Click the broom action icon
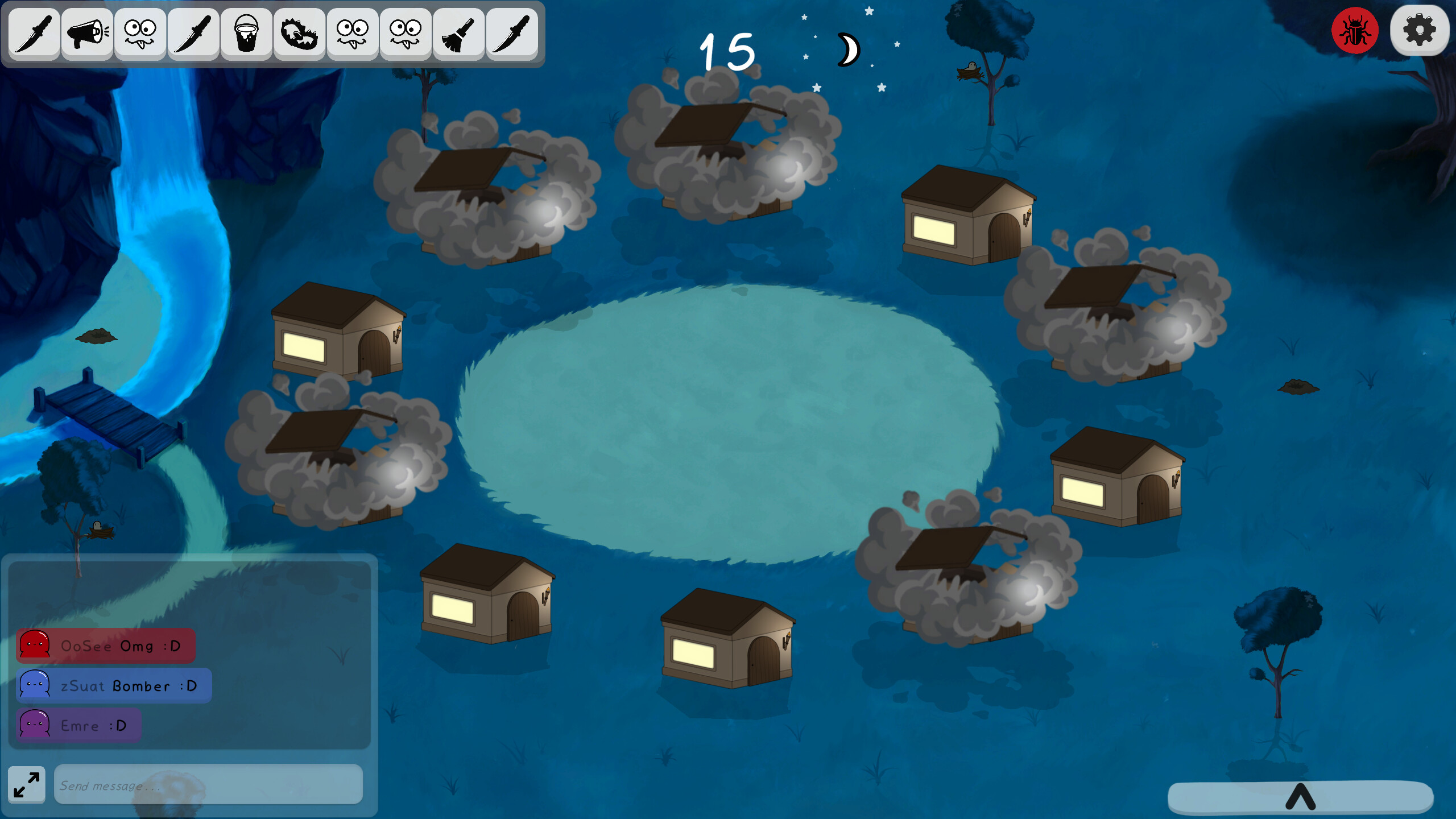The image size is (1456, 819). [x=458, y=33]
